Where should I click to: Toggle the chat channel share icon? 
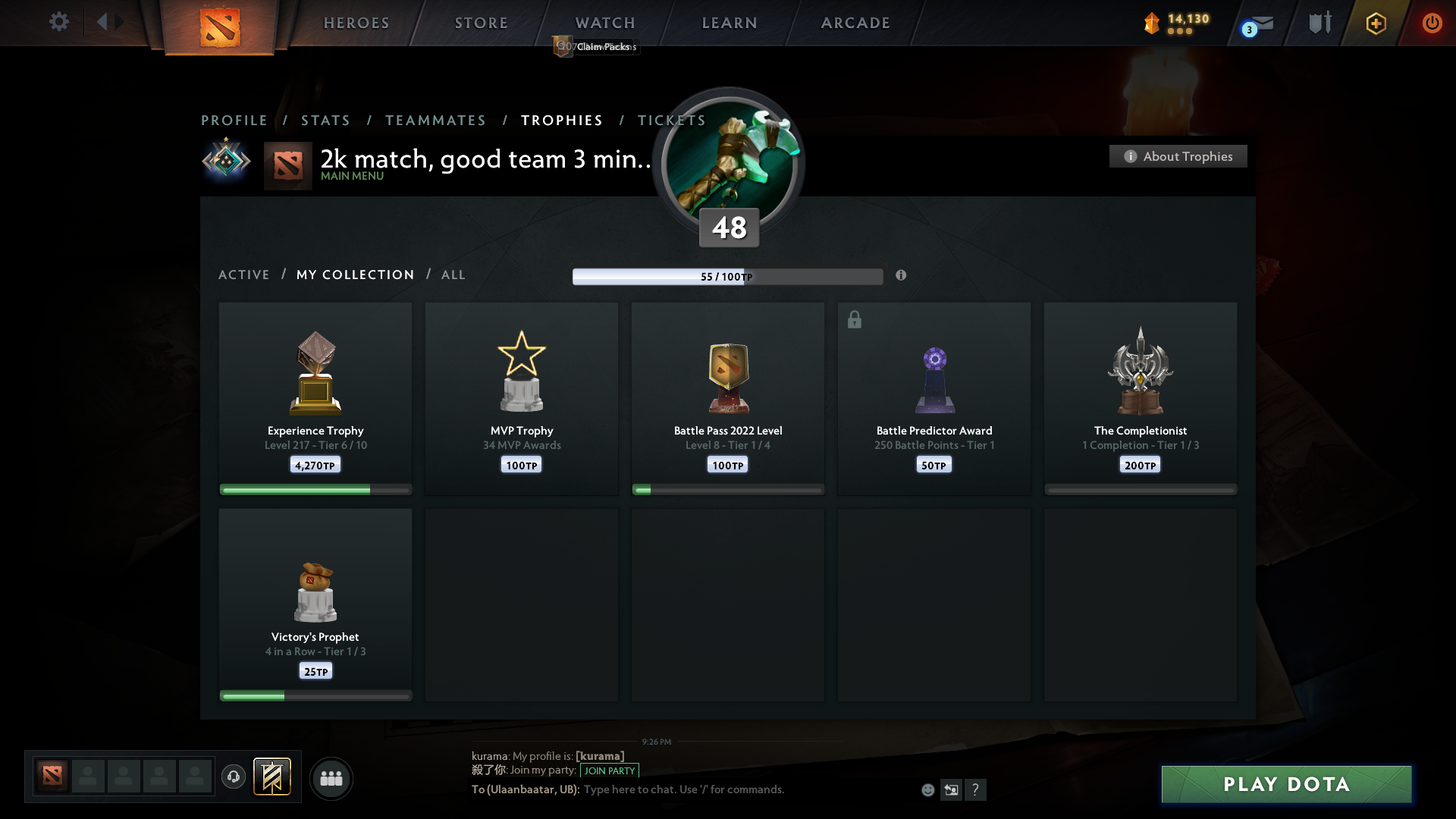point(952,789)
